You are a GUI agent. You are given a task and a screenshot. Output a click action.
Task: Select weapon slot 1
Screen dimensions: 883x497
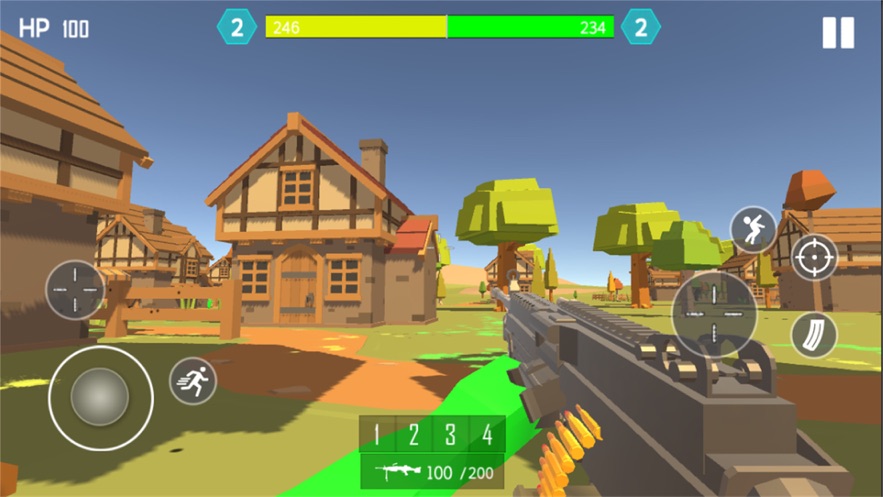(x=377, y=435)
